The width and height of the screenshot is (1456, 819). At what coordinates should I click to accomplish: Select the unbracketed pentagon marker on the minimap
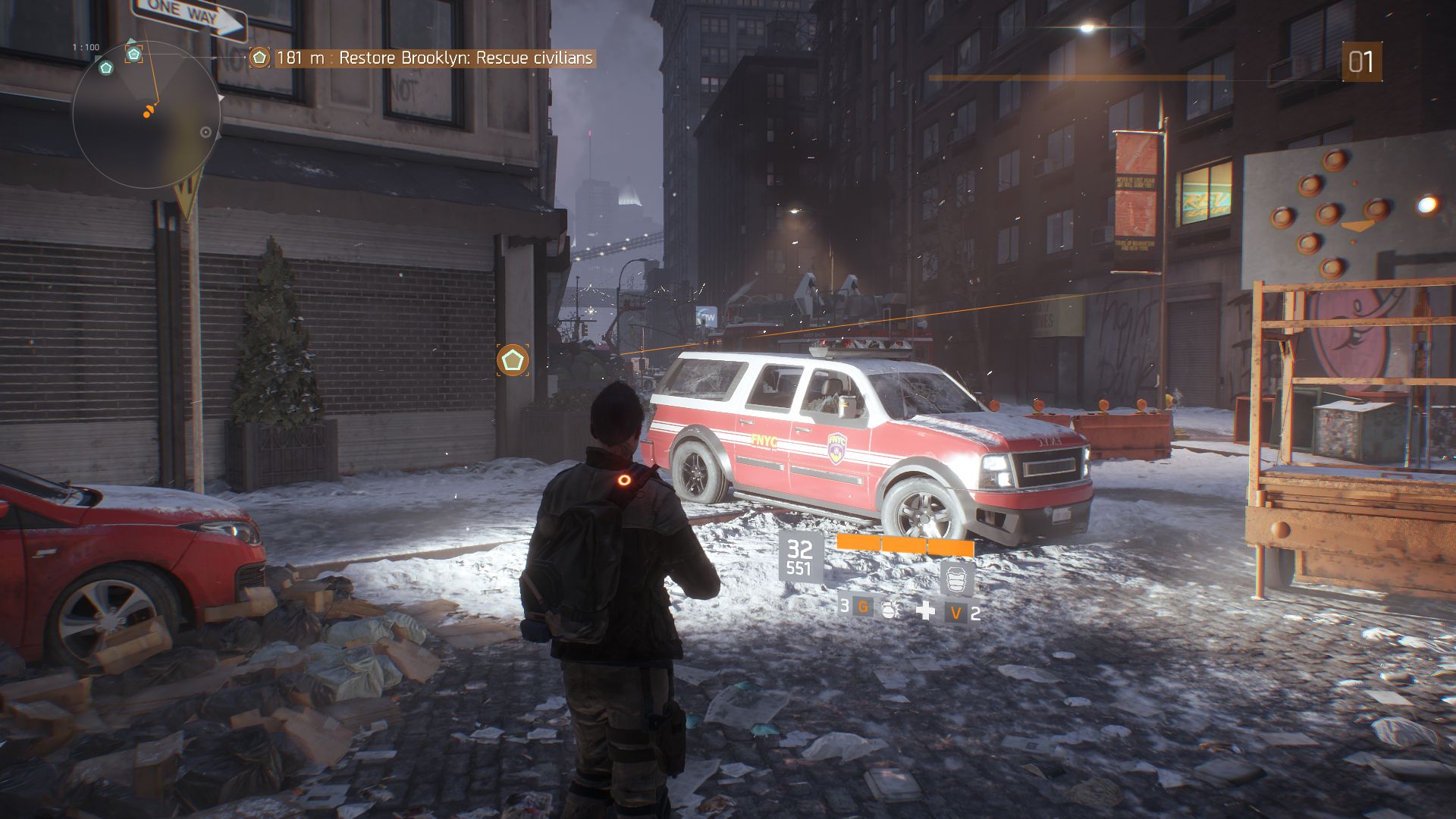[x=106, y=67]
